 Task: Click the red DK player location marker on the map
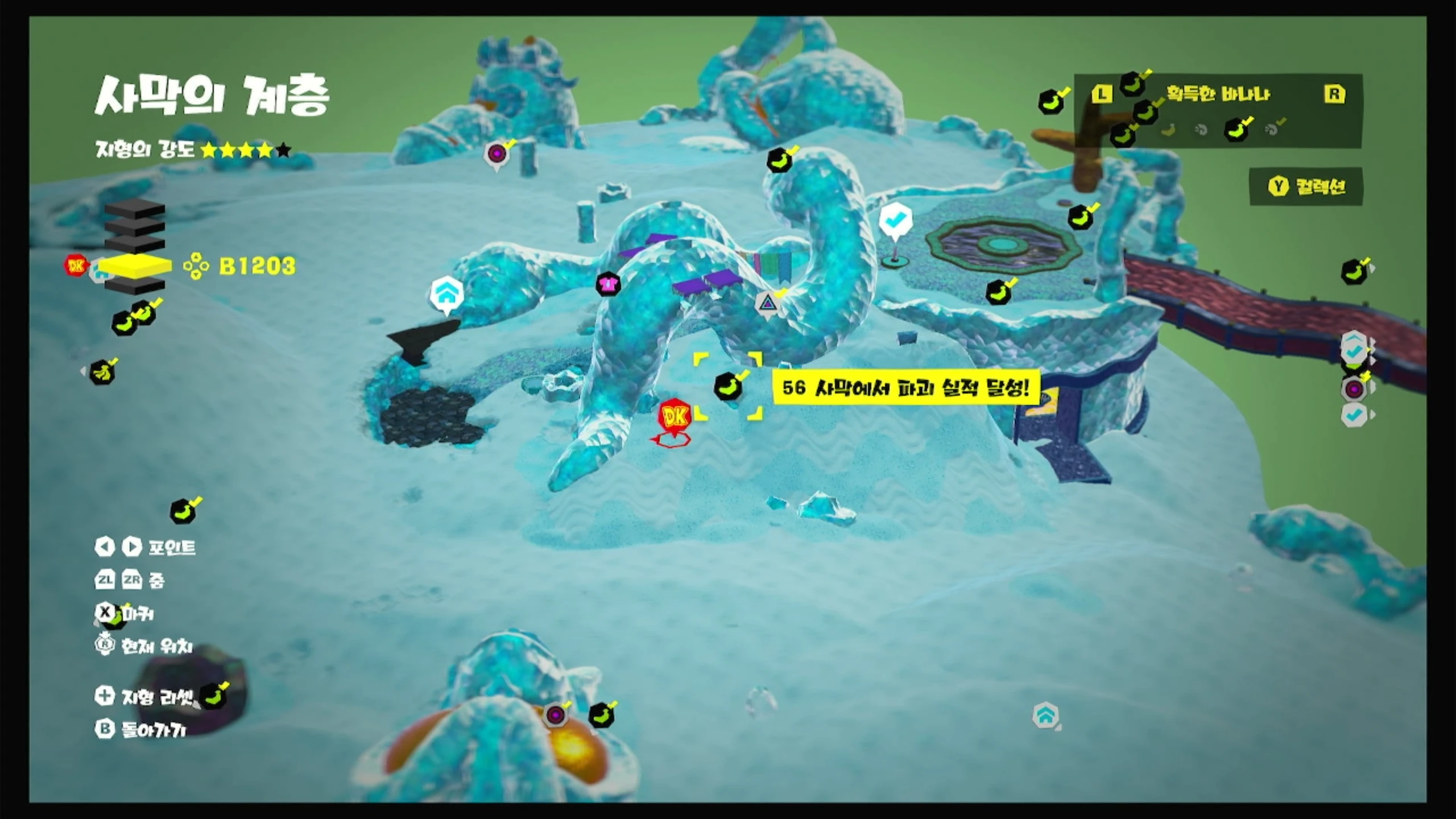675,417
